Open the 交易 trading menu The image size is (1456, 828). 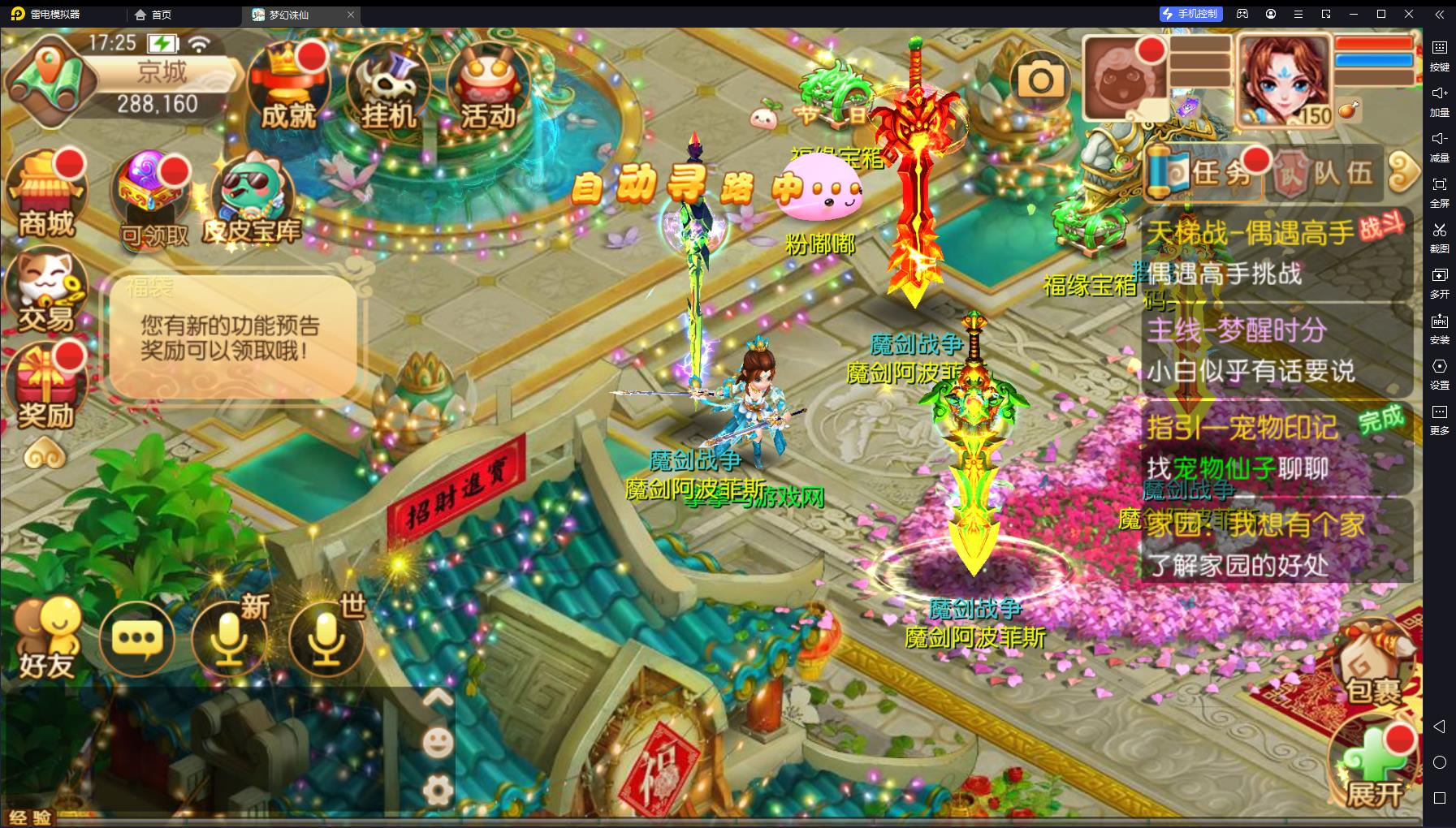(45, 292)
